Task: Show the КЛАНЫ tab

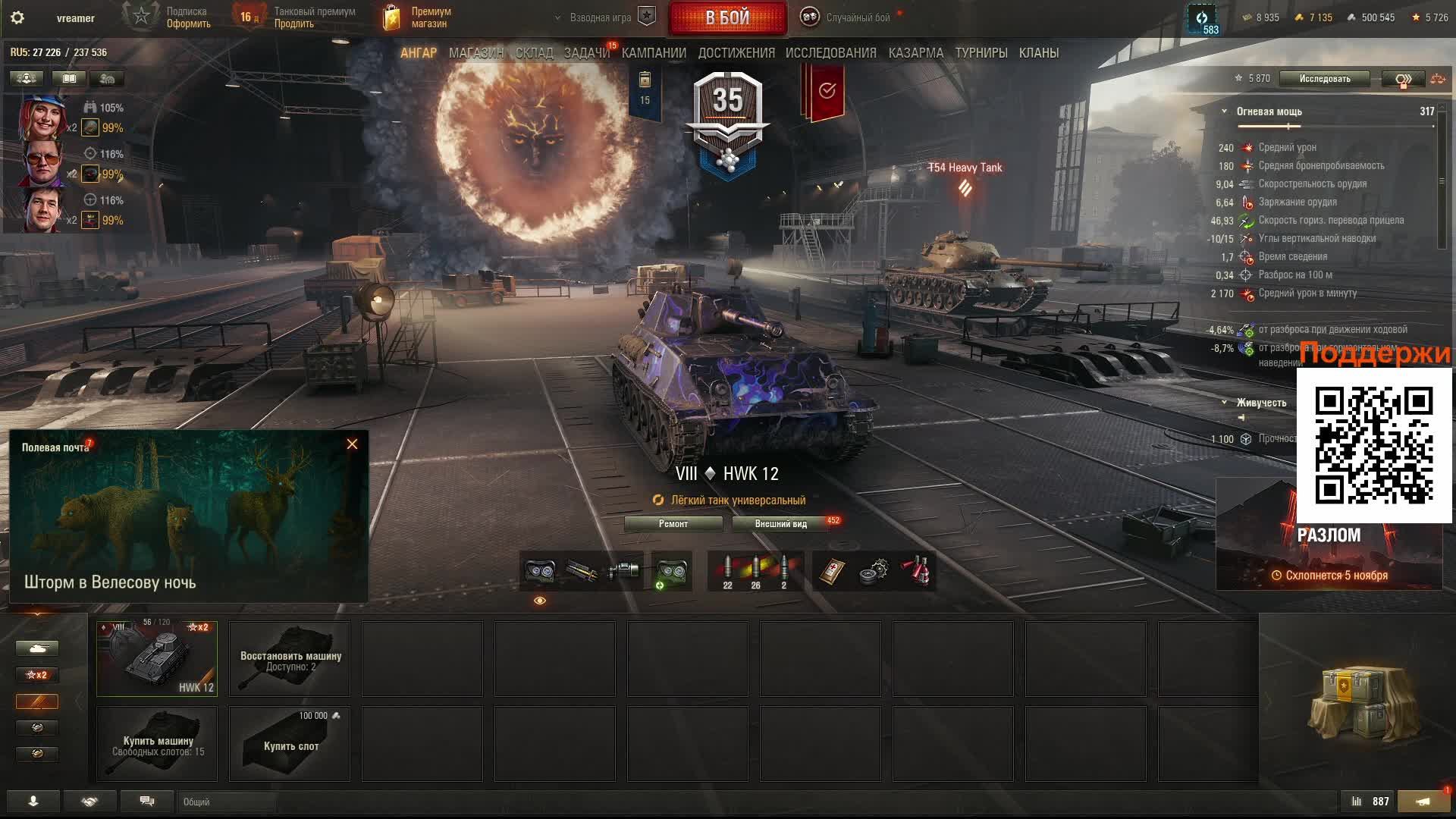Action: coord(1038,53)
